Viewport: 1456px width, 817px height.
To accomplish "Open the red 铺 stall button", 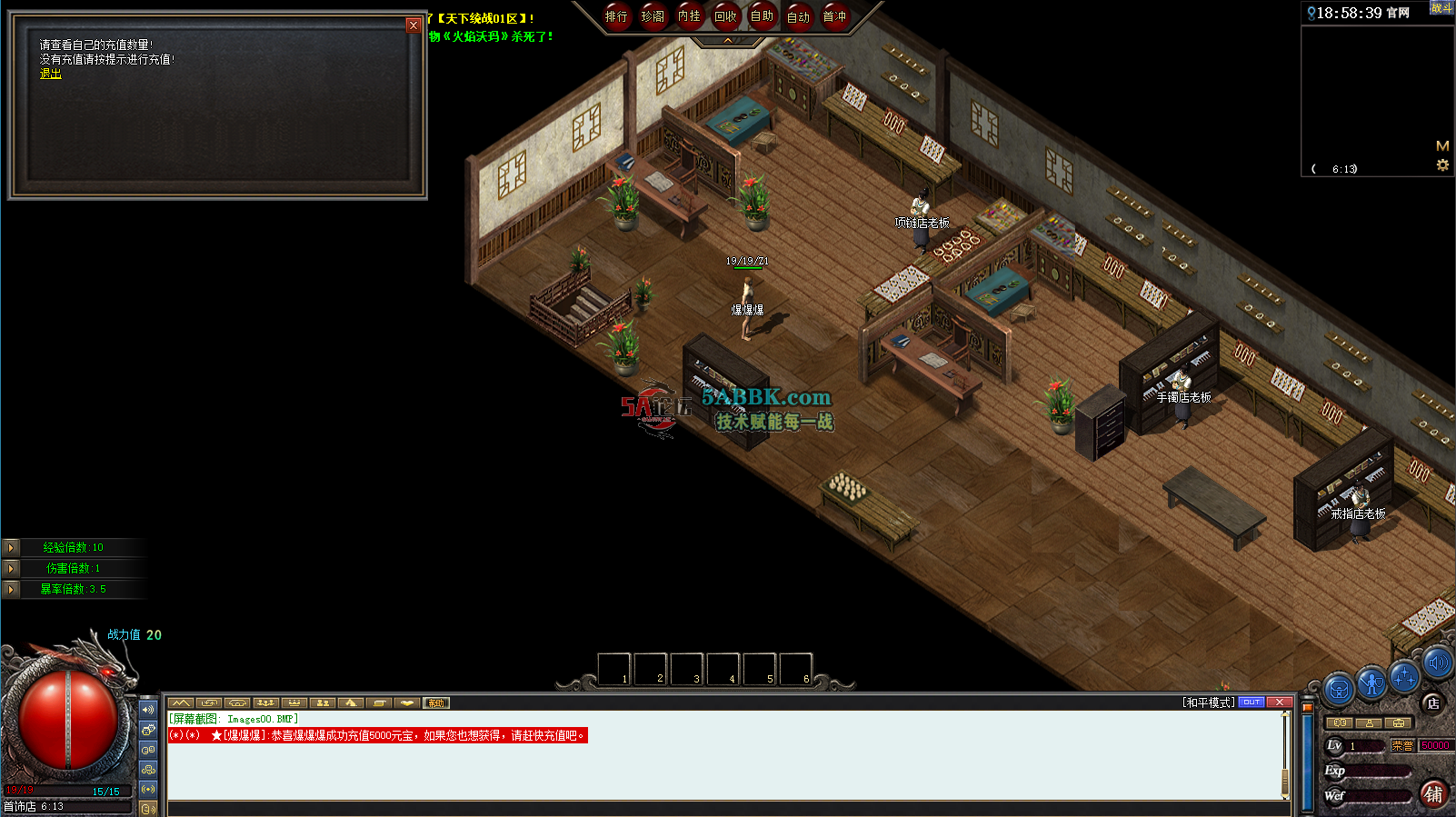I will [x=1433, y=793].
